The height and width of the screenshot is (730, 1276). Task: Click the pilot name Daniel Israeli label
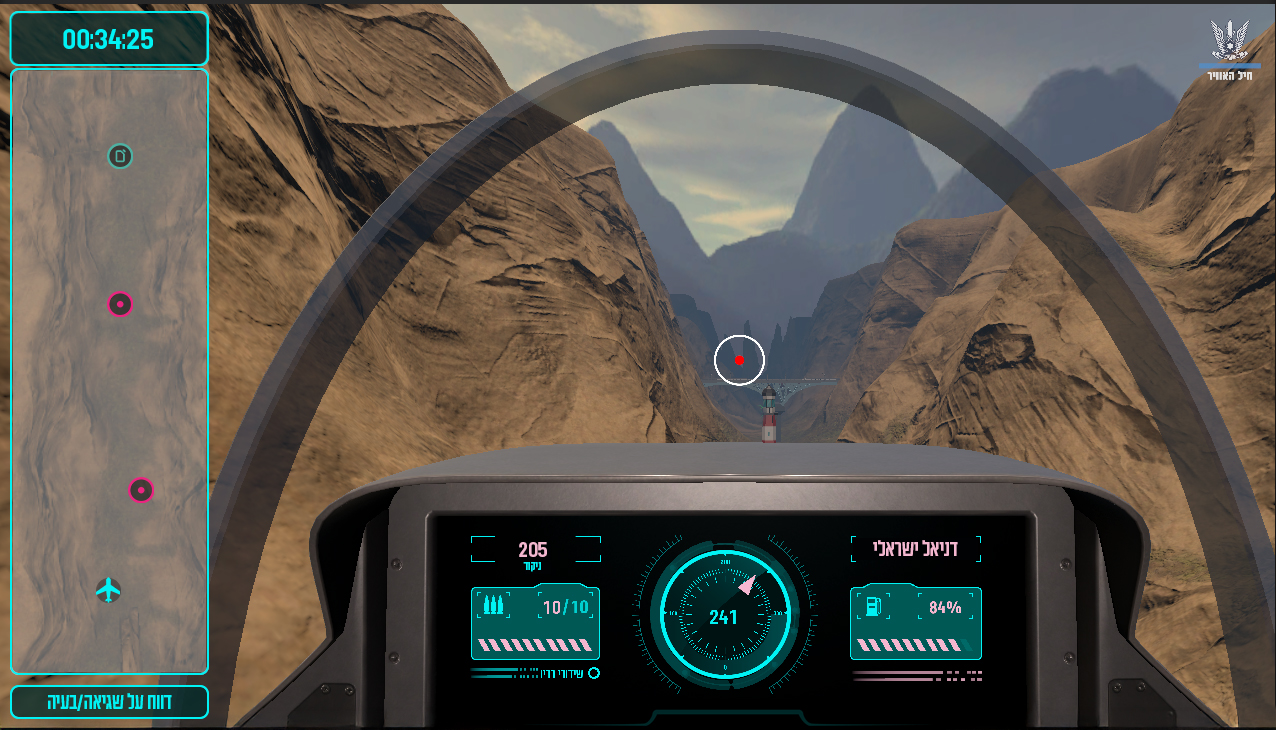tap(916, 548)
